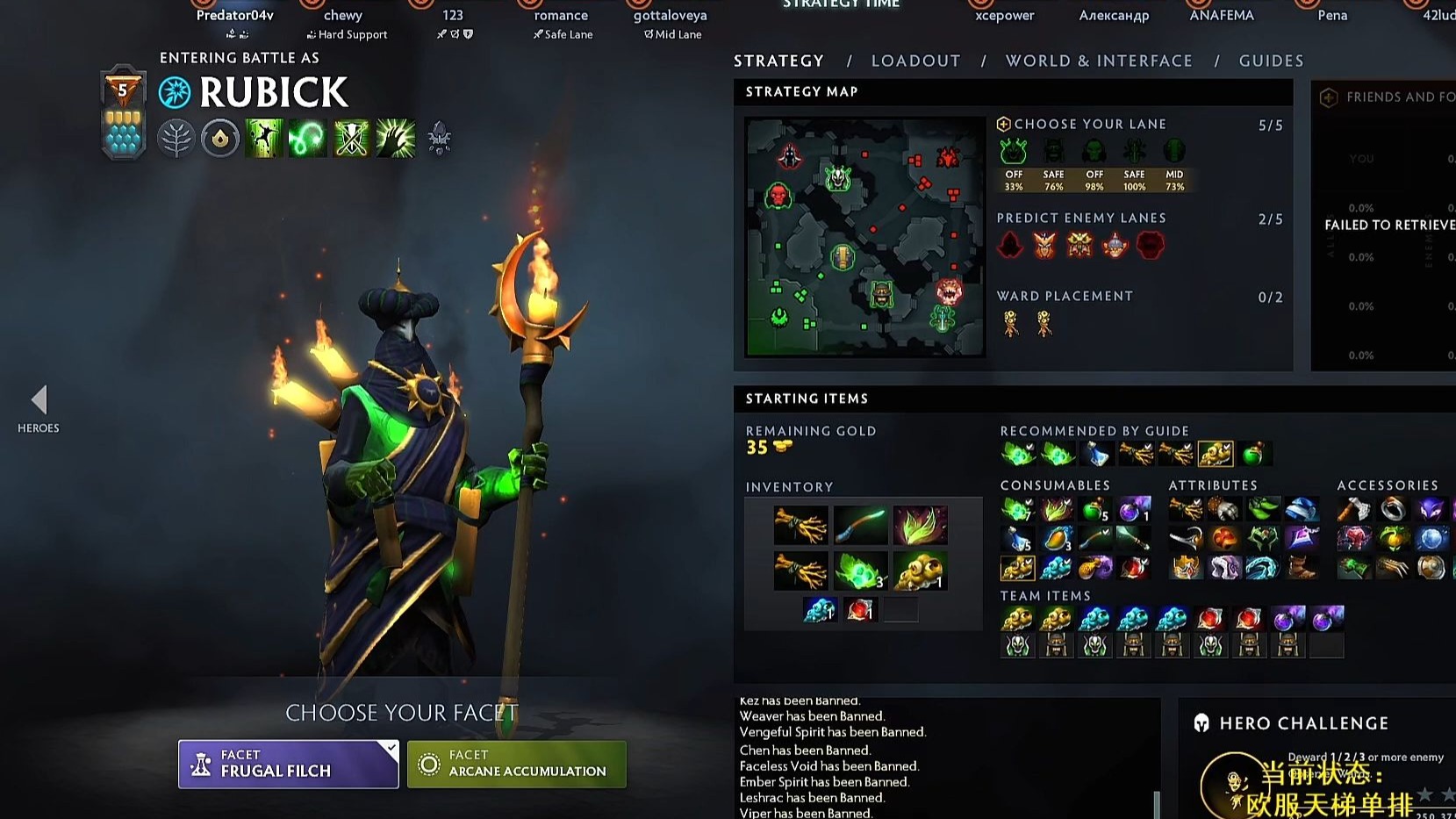
Task: Show the Guides tab
Action: coord(1271,61)
